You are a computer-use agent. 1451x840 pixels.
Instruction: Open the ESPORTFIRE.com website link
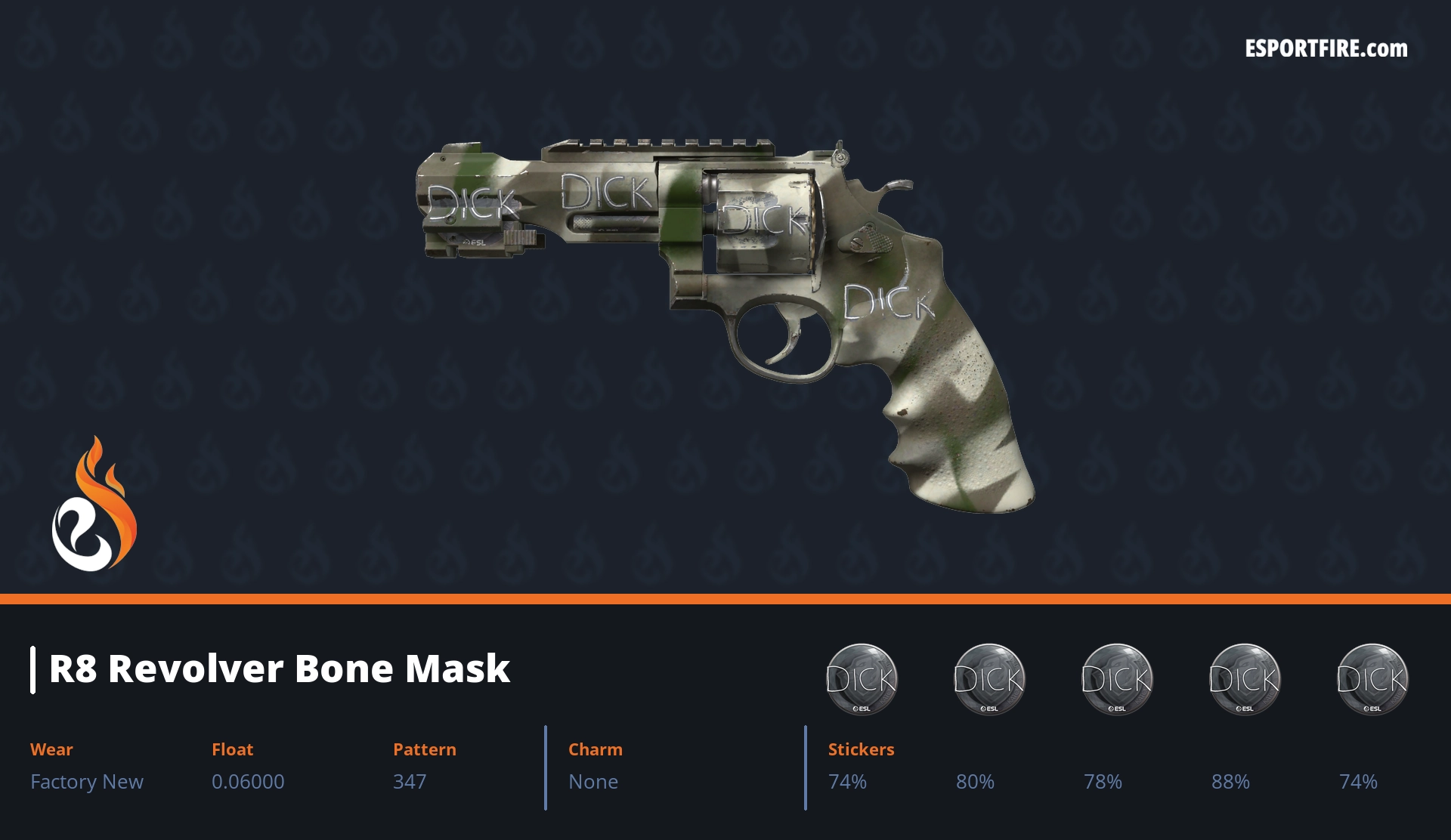pos(1326,49)
